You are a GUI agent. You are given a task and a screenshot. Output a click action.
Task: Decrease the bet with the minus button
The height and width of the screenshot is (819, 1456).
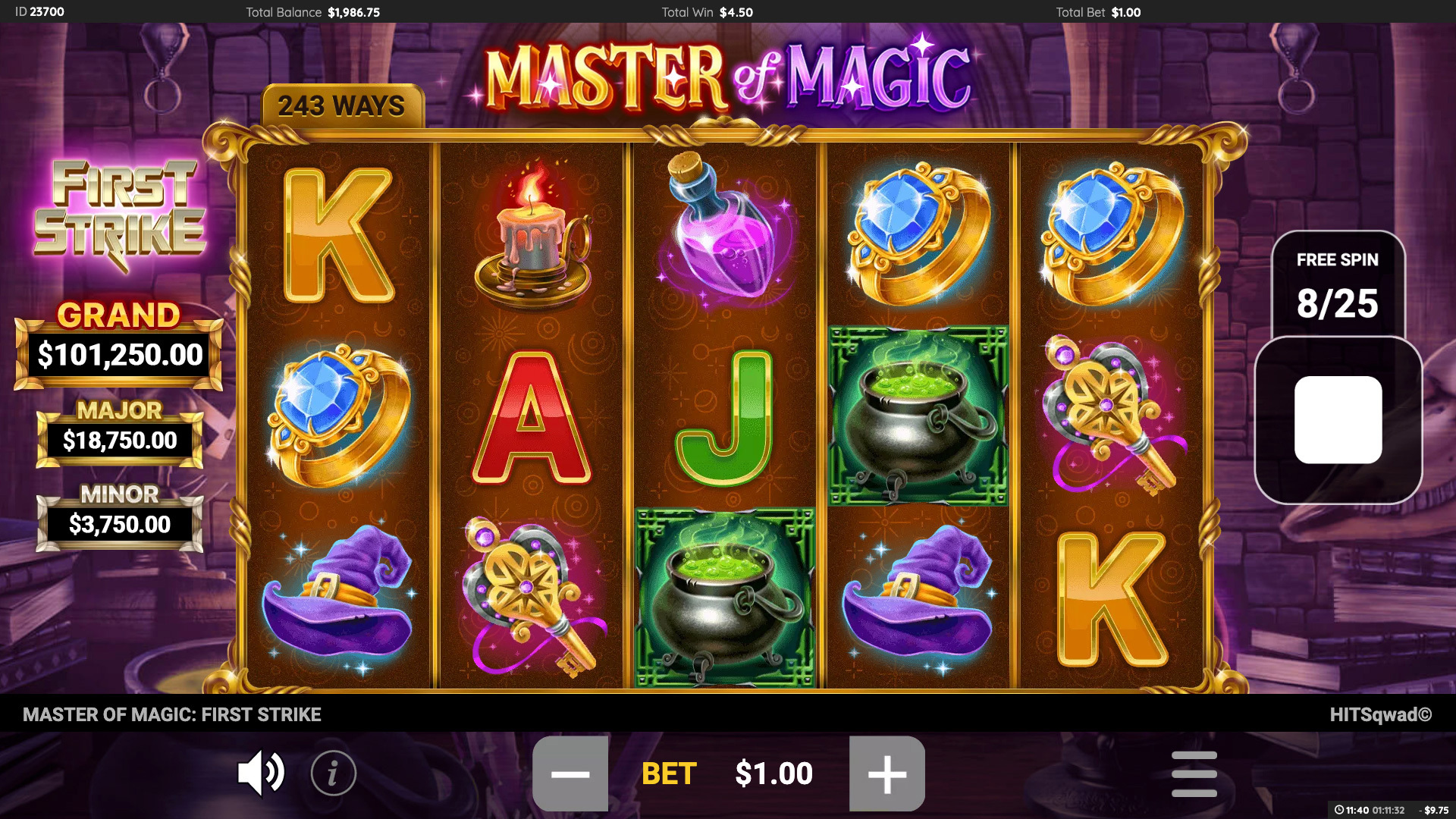570,773
